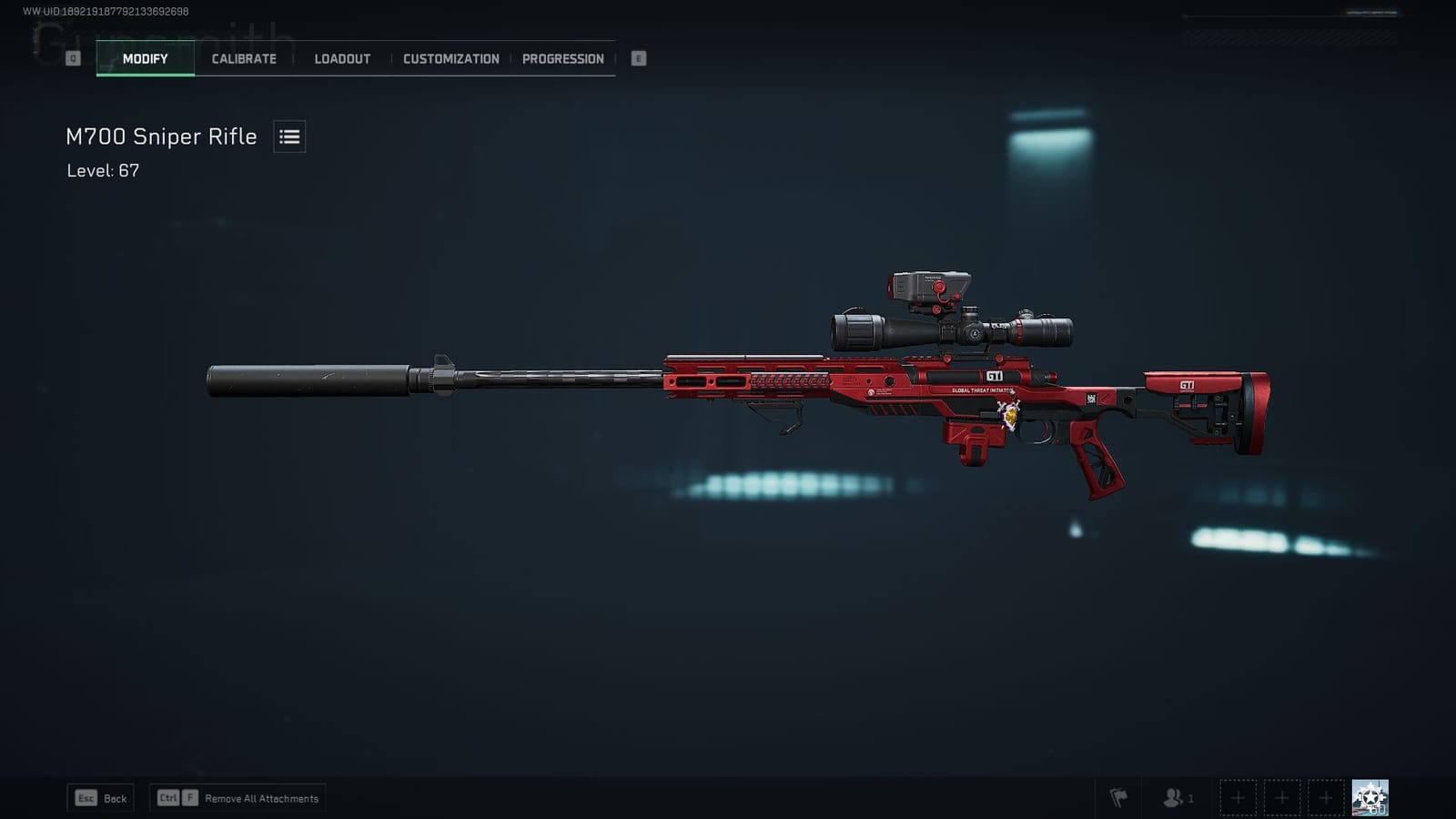Open the M700 attachment list icon

pyautogui.click(x=288, y=136)
